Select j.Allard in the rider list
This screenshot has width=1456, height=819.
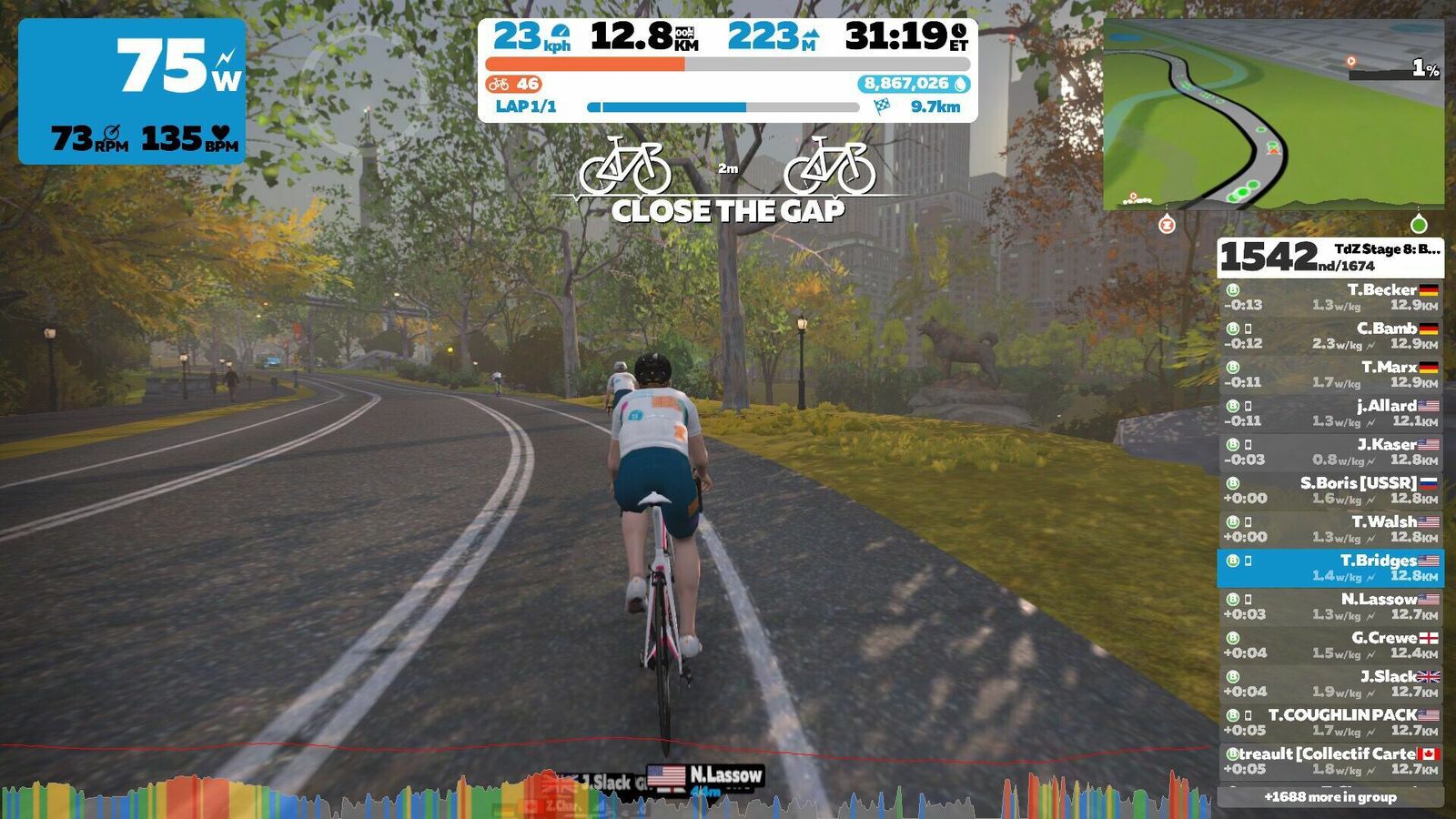coord(1330,413)
